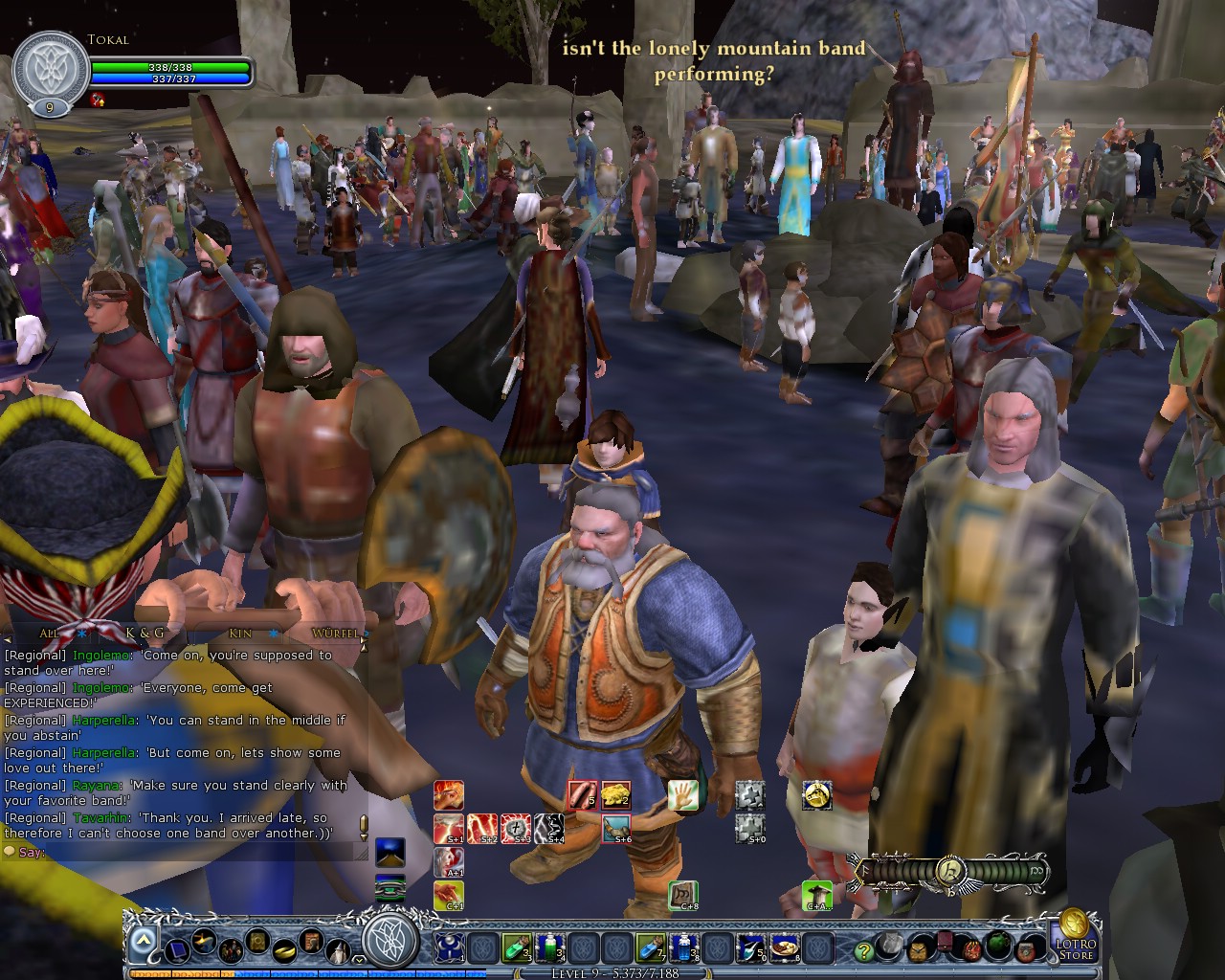Switch to the Kin chat tab
This screenshot has width=1225, height=980.
click(240, 634)
